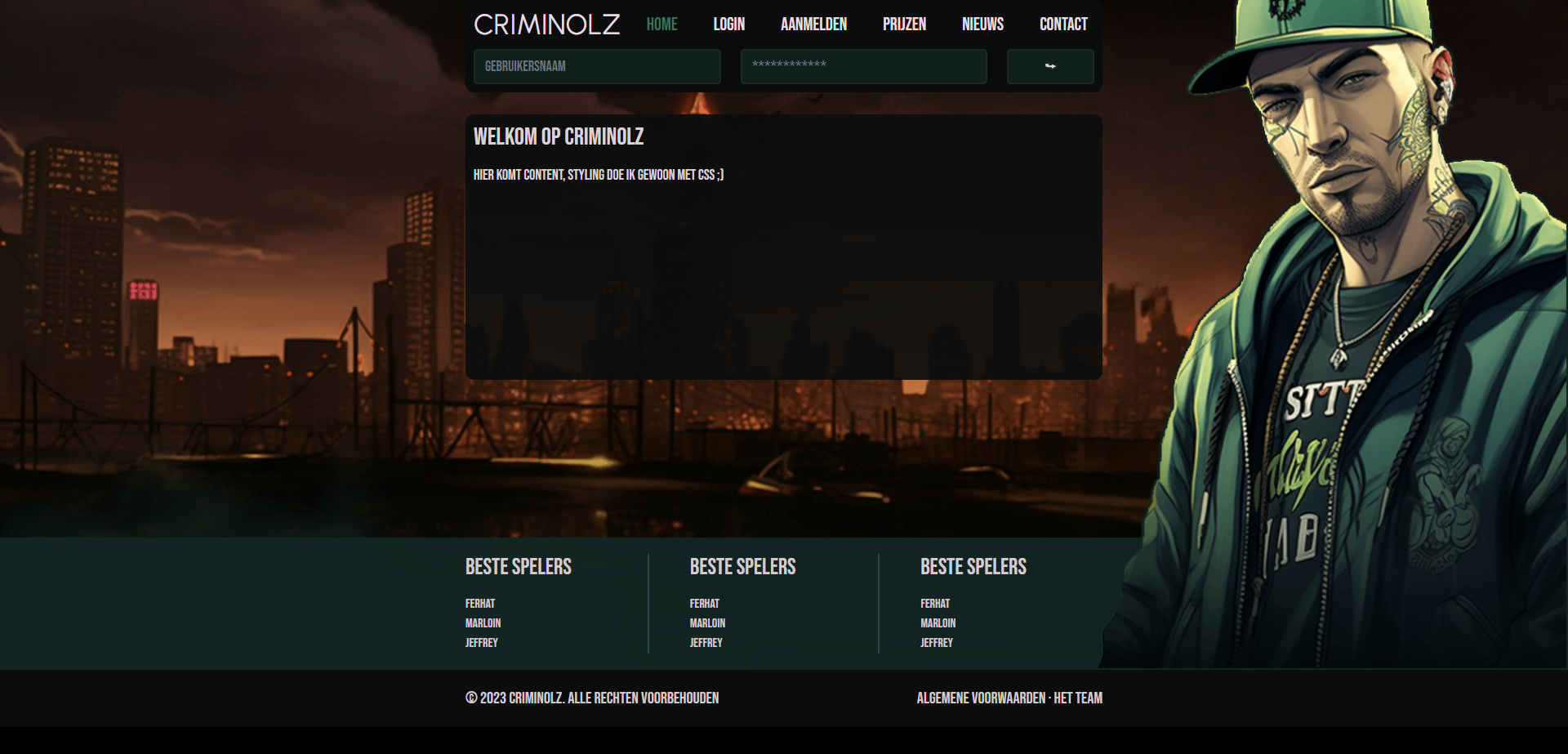
Task: Click the arrow login submit icon
Action: click(x=1050, y=66)
